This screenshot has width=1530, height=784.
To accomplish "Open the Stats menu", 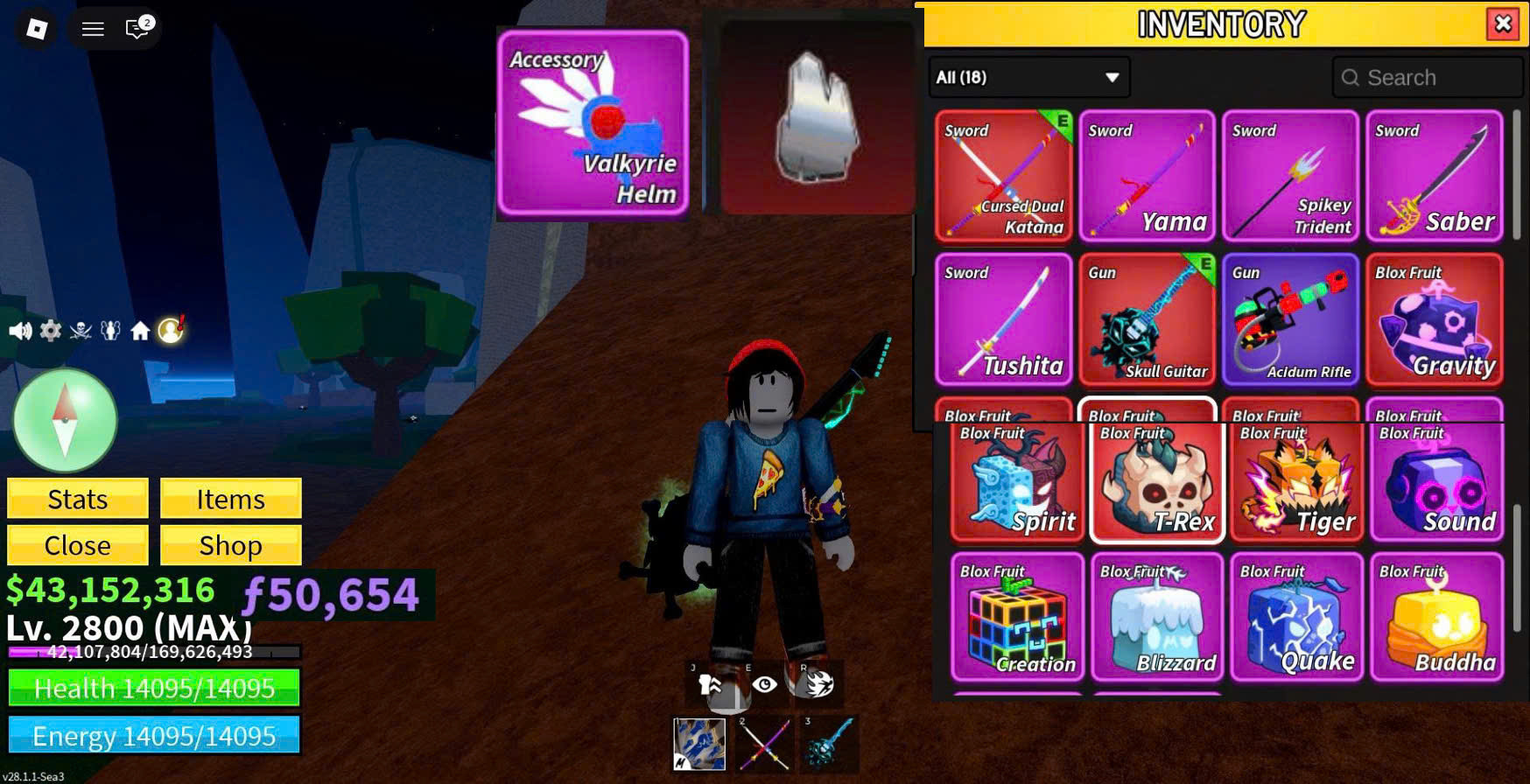I will 78,499.
